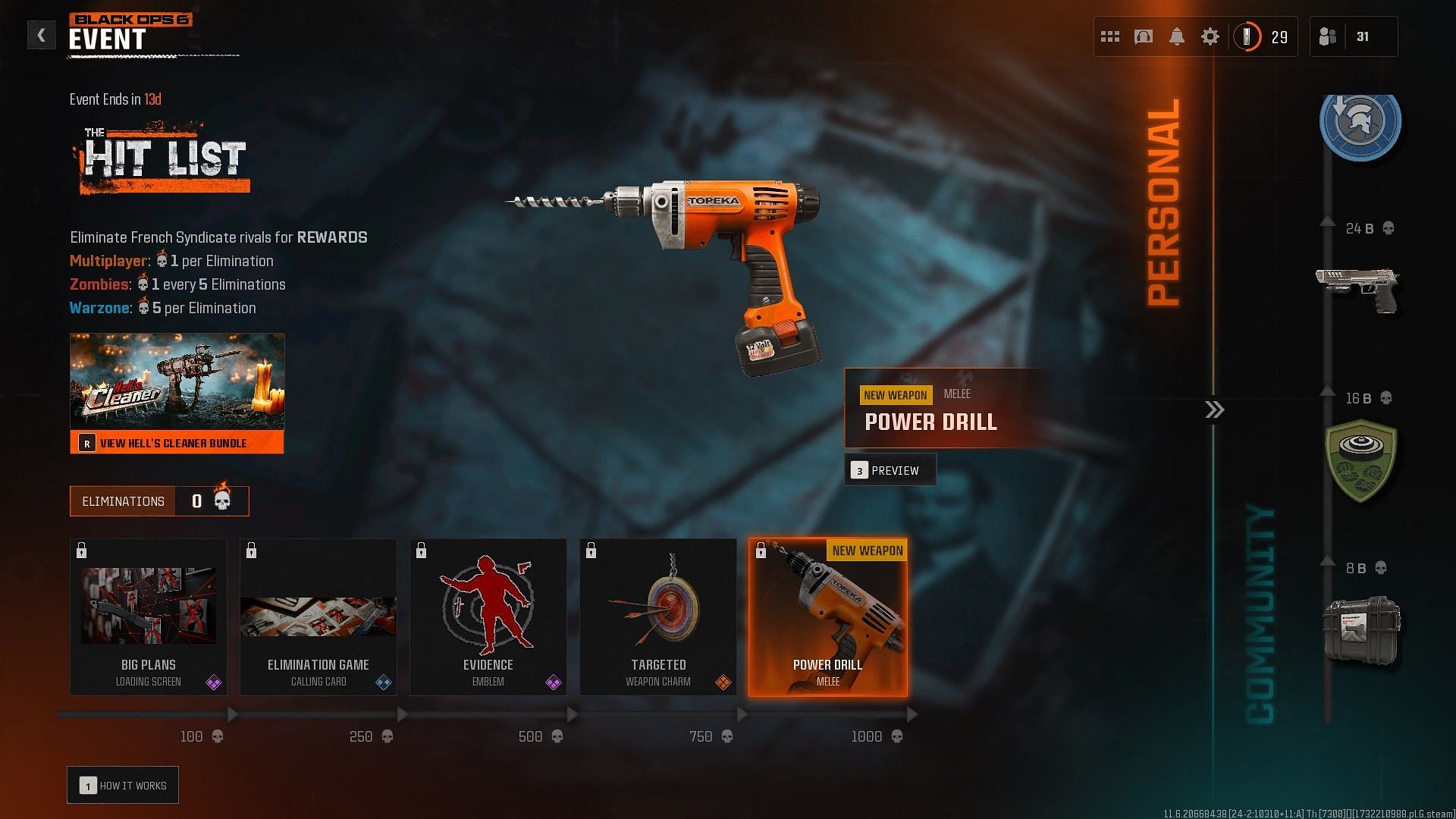Select the Big Plans loading screen reward

(x=149, y=617)
